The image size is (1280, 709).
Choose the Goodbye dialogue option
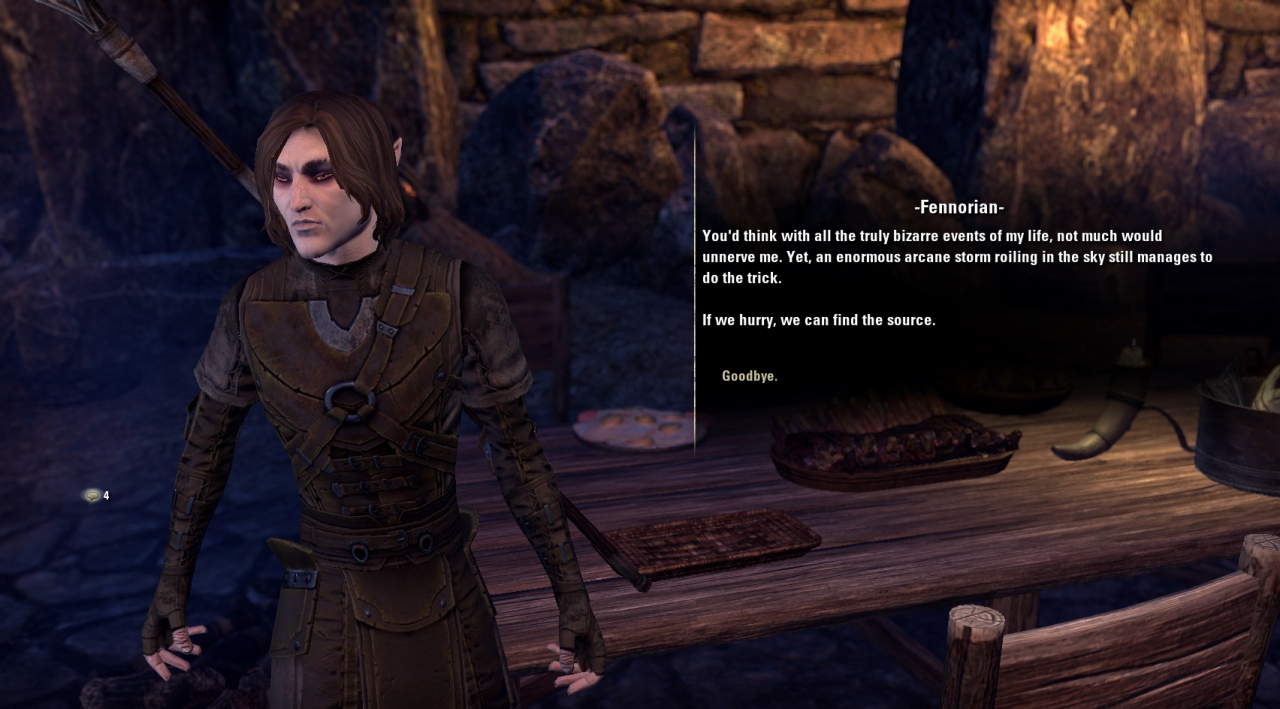(x=749, y=376)
